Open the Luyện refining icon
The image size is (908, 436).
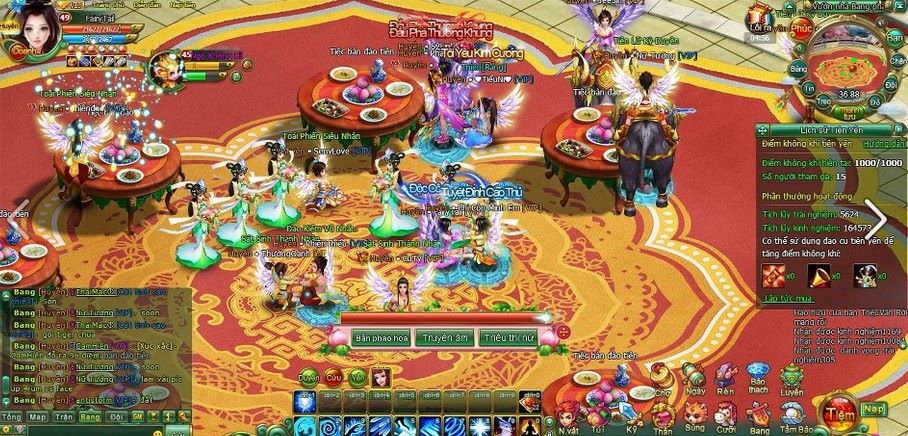coord(790,377)
